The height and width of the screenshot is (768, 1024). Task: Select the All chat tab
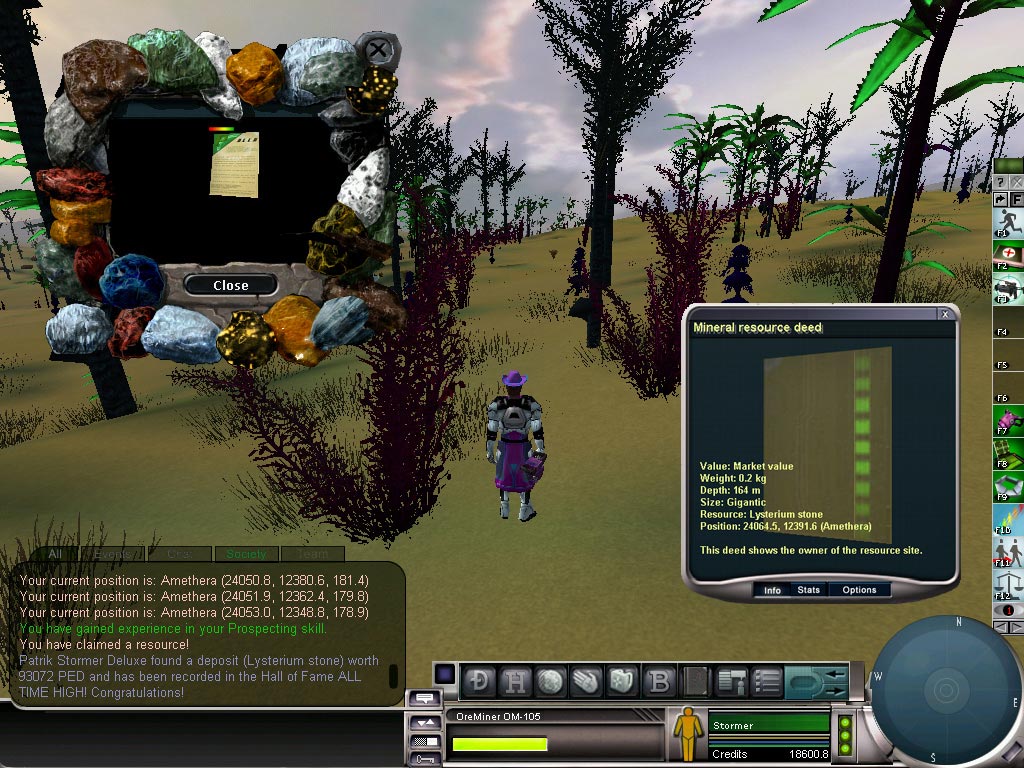[55, 554]
